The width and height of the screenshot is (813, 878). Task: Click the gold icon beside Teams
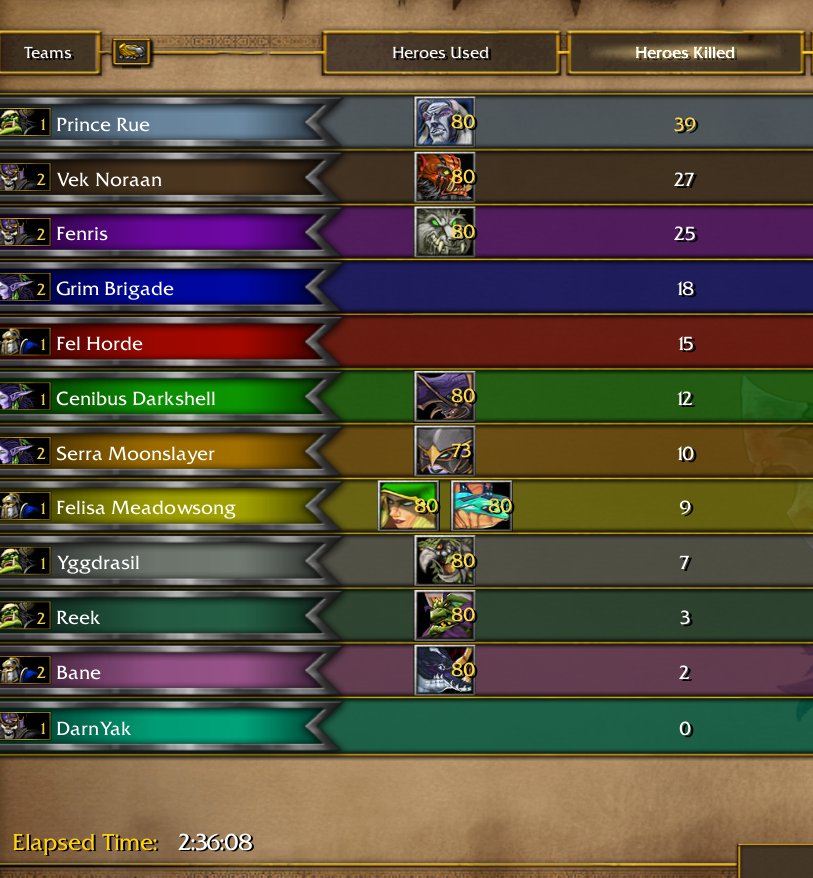tap(131, 52)
